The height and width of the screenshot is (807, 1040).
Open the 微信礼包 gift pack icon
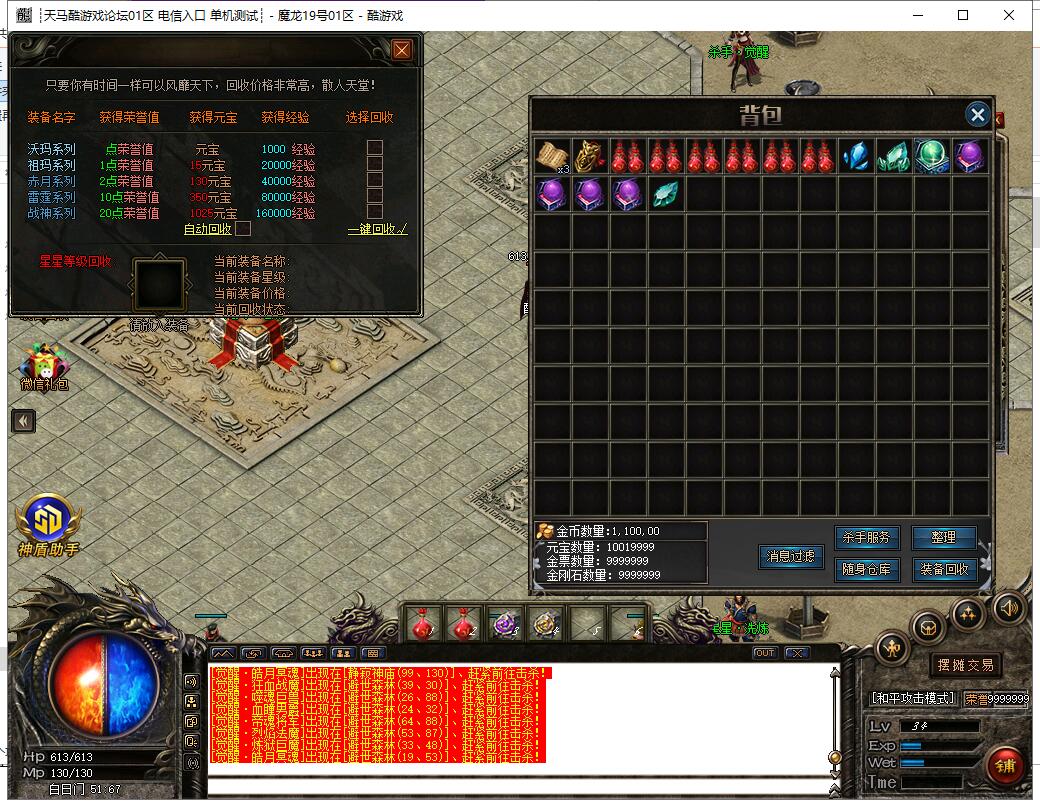(45, 366)
